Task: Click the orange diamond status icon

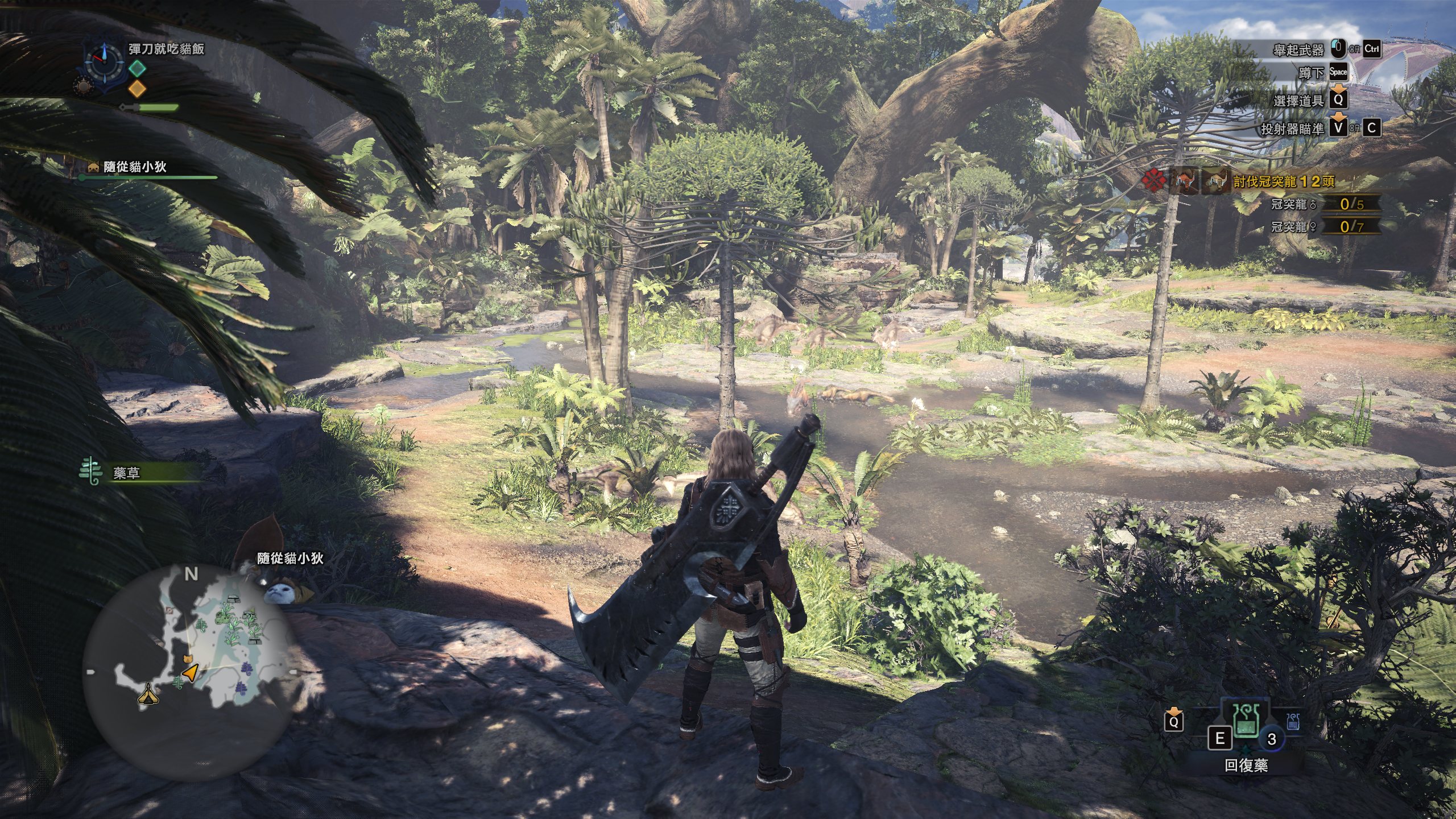Action: coord(137,88)
